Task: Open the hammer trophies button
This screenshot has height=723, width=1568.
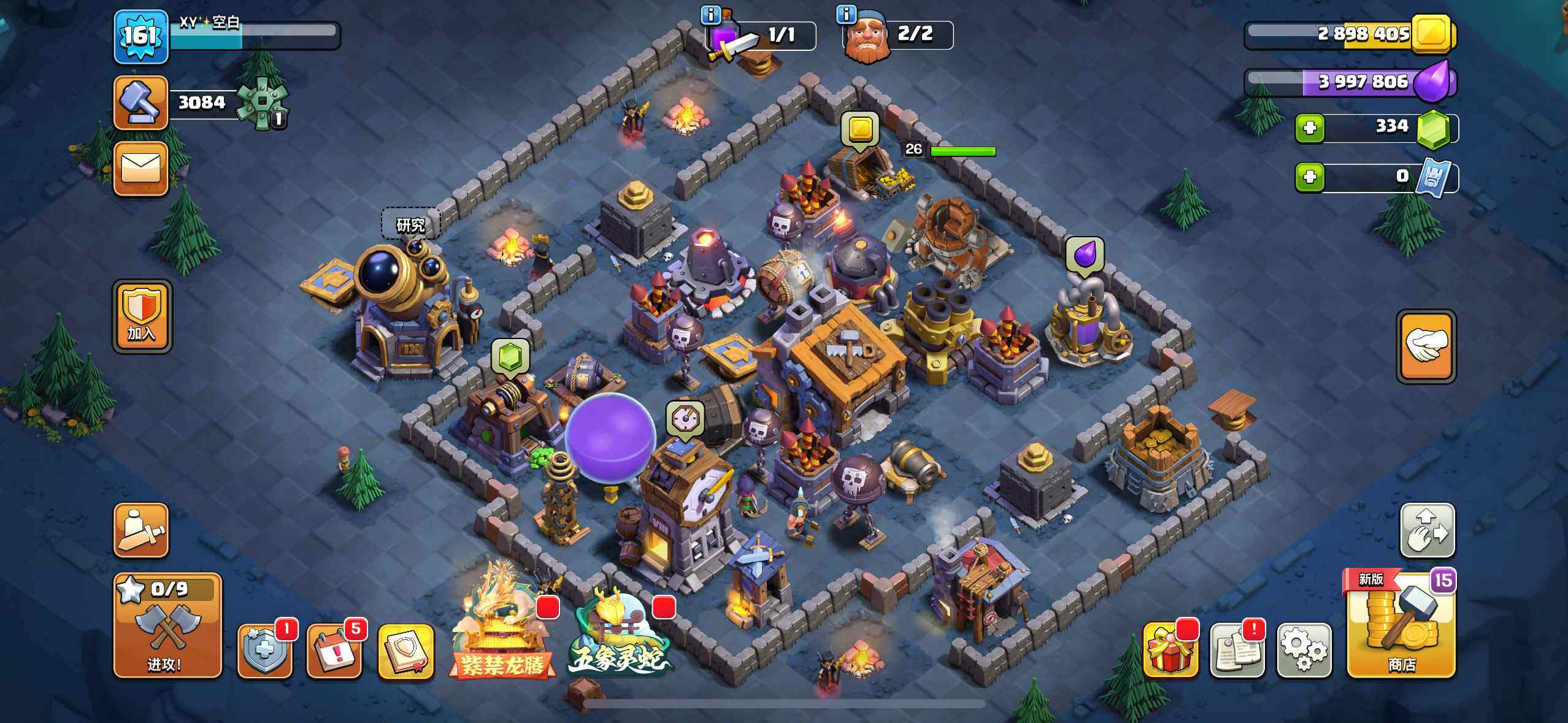Action: [140, 102]
